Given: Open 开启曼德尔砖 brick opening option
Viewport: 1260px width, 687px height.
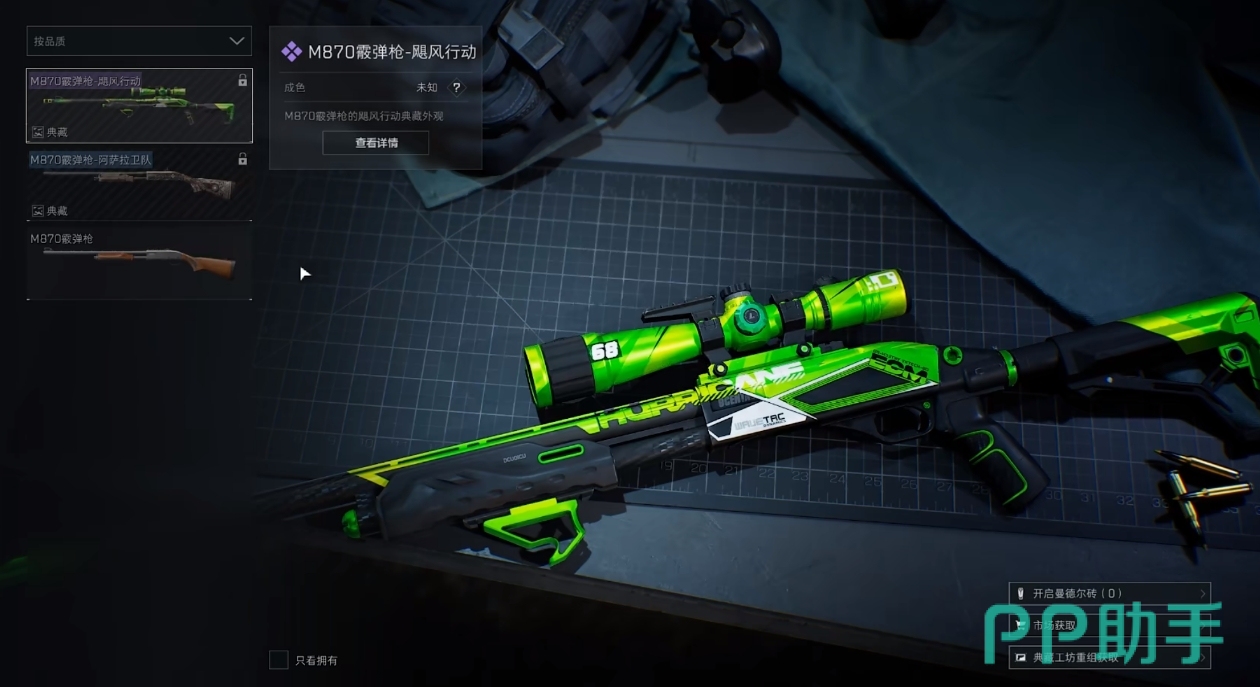Looking at the screenshot, I should (x=1109, y=593).
